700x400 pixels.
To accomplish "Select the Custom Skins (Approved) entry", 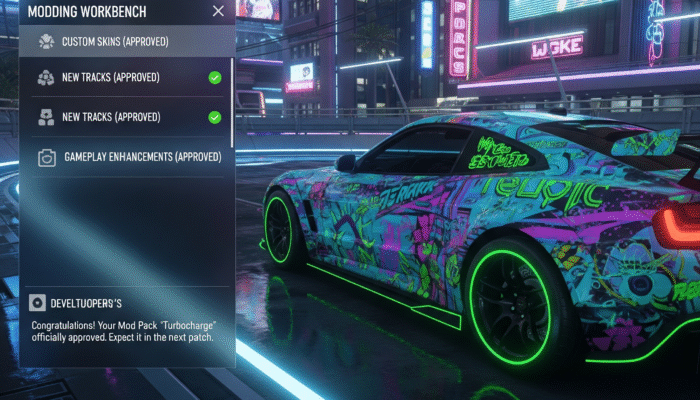I will (114, 42).
